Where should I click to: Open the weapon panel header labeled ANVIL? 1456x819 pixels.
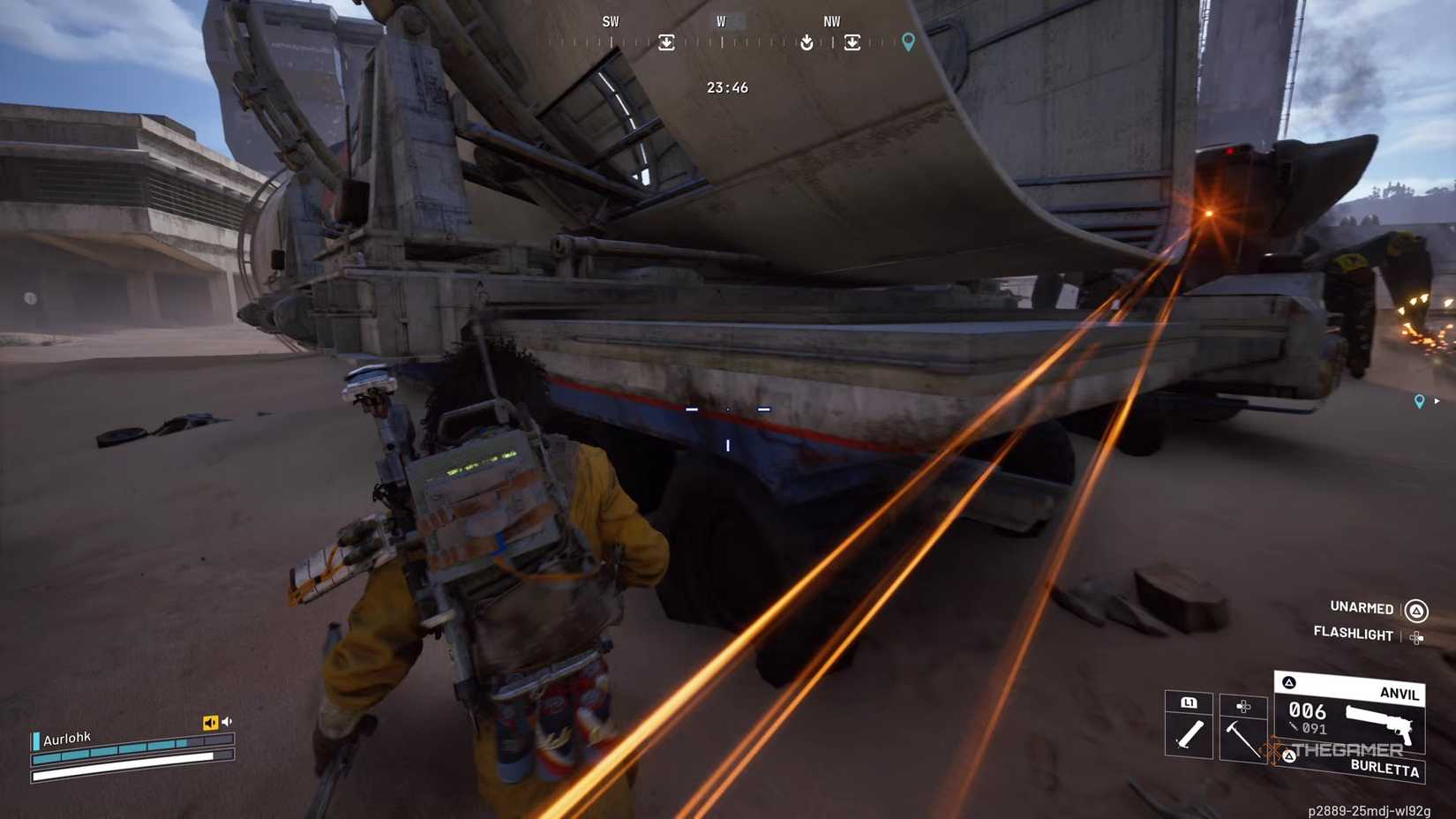pyautogui.click(x=1400, y=693)
